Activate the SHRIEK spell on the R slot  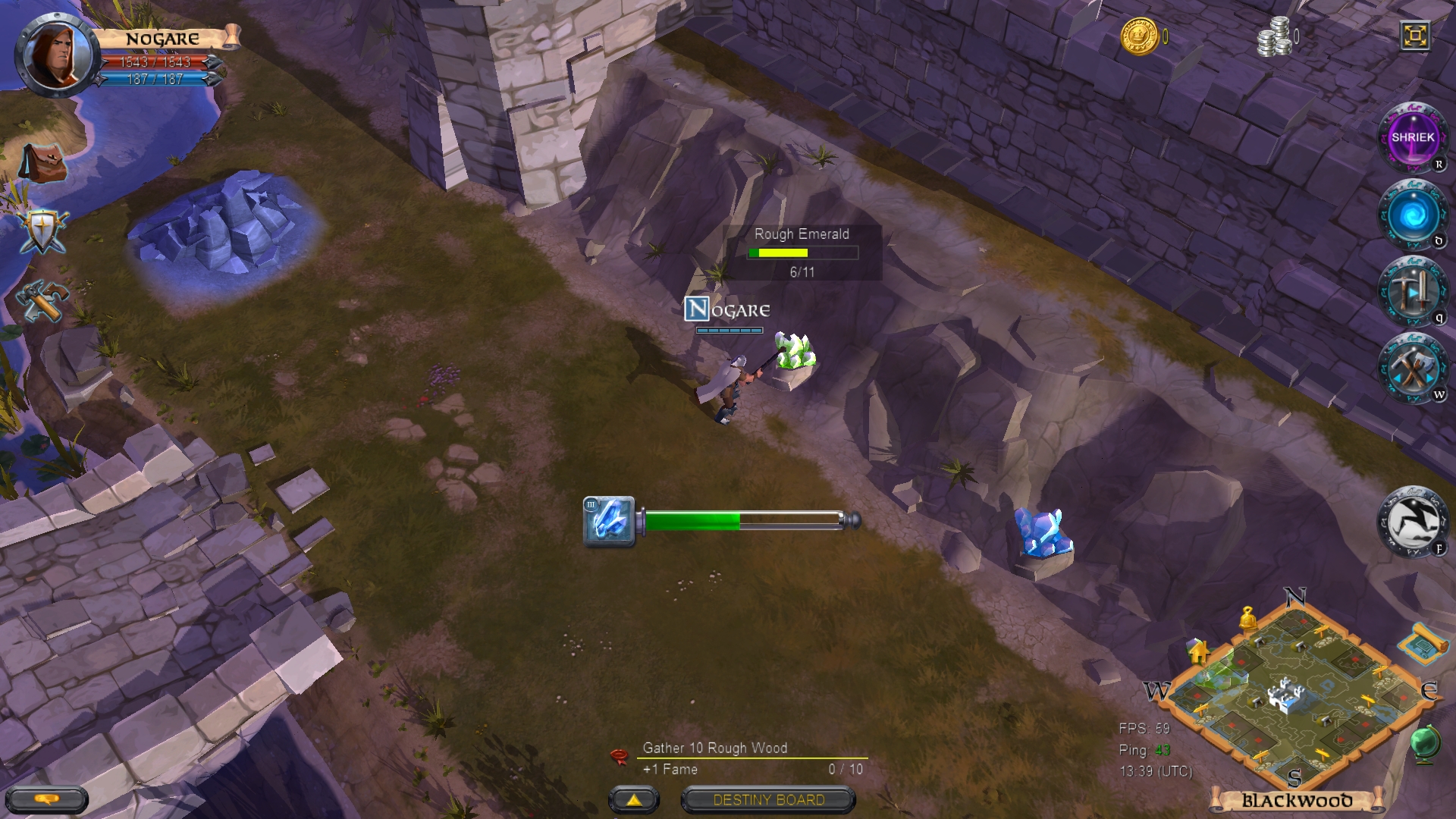click(x=1415, y=138)
